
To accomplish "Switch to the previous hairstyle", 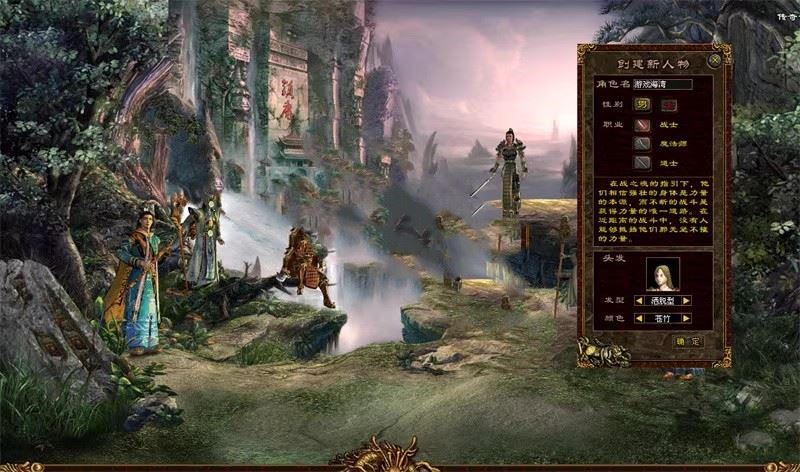I will (639, 300).
